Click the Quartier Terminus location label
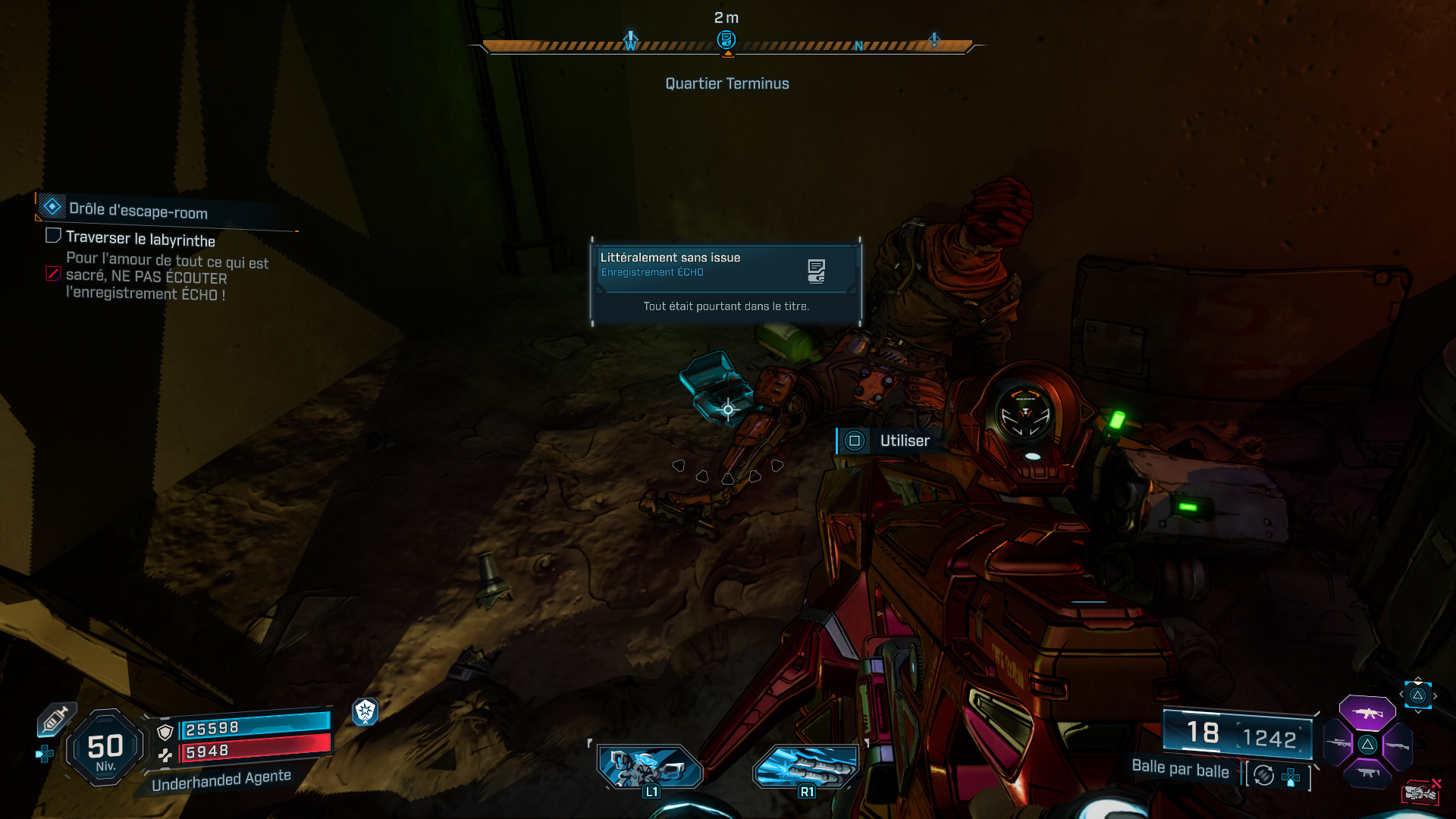1456x819 pixels. pos(726,83)
